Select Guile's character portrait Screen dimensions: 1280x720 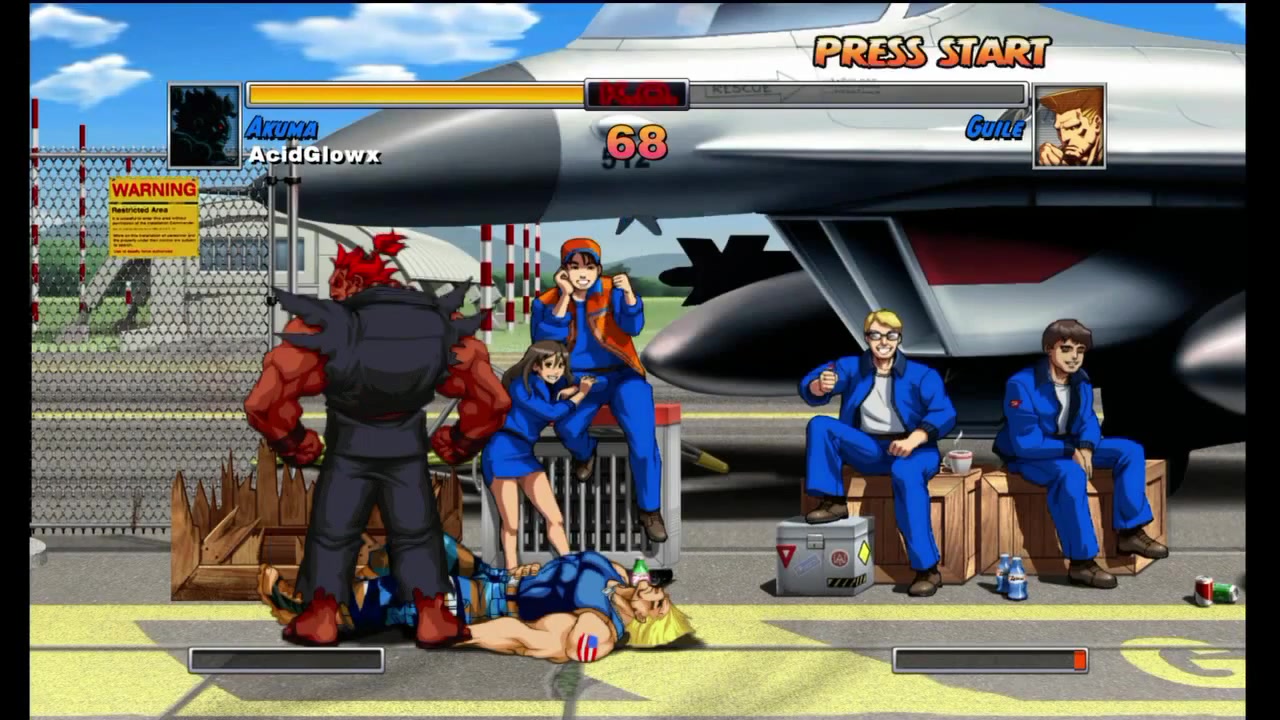coord(1069,126)
